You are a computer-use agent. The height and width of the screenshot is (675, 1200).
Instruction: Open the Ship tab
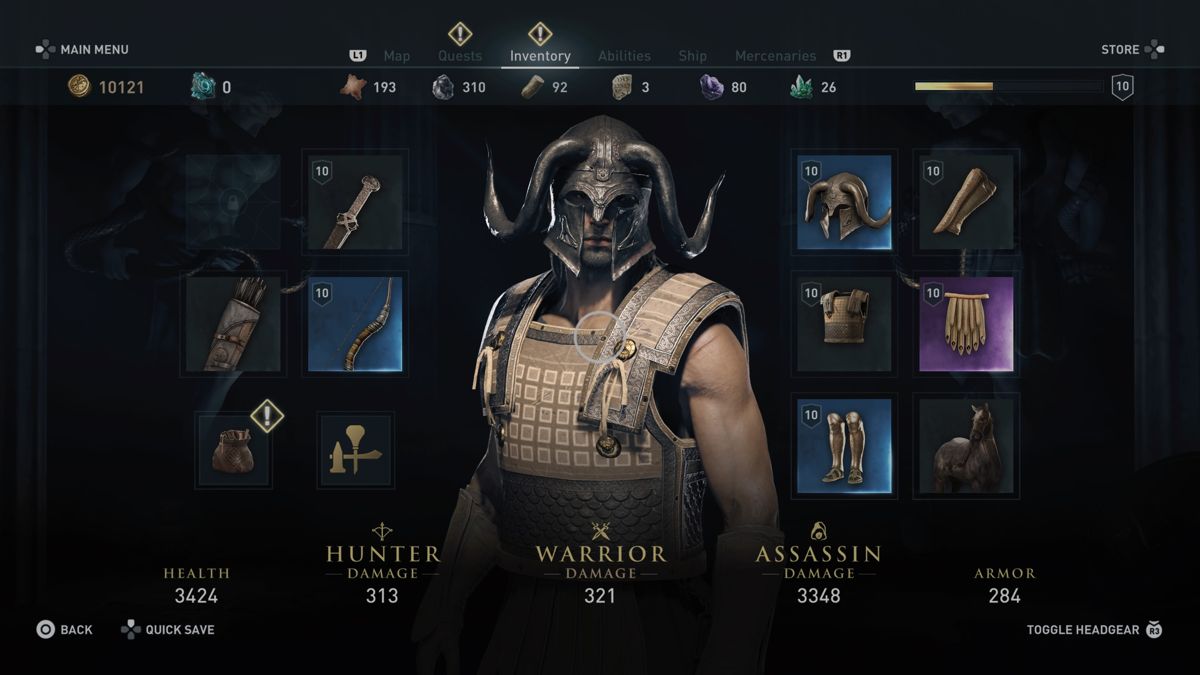692,56
